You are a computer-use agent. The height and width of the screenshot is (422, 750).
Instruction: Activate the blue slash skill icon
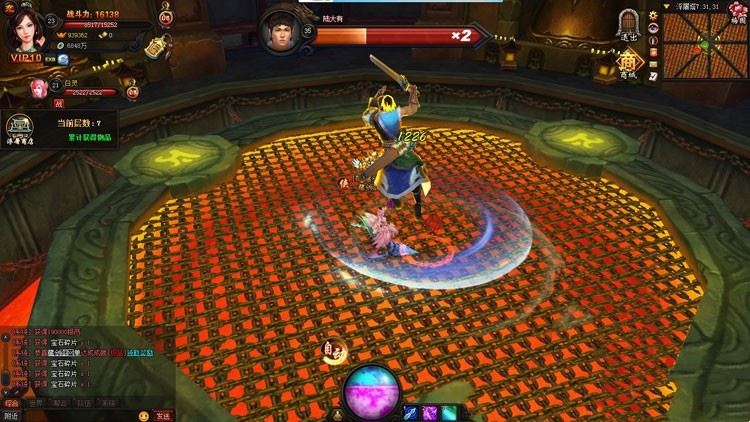tap(411, 411)
